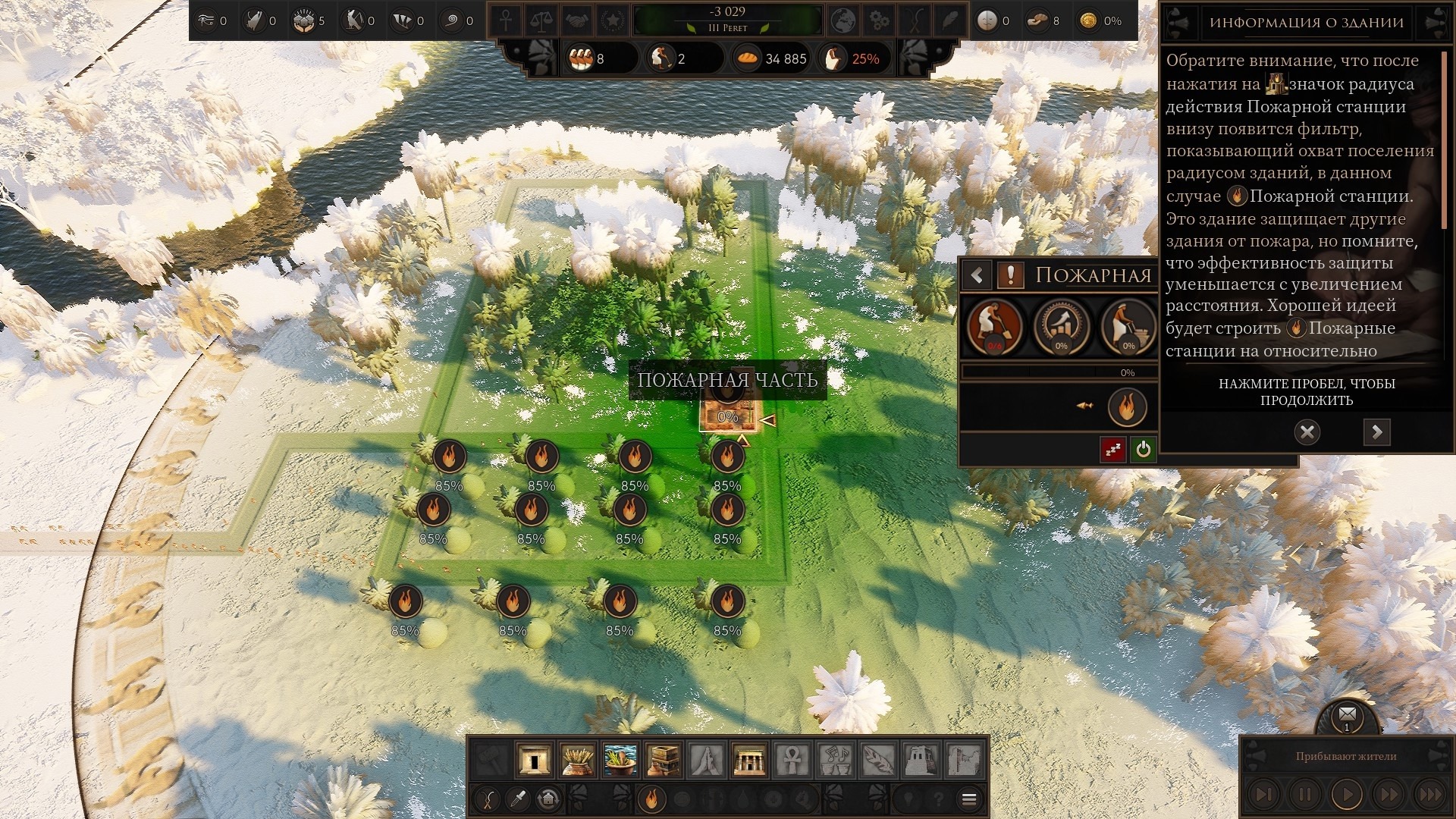
Task: Open the hamburger menu in bottom bar
Action: 968,799
